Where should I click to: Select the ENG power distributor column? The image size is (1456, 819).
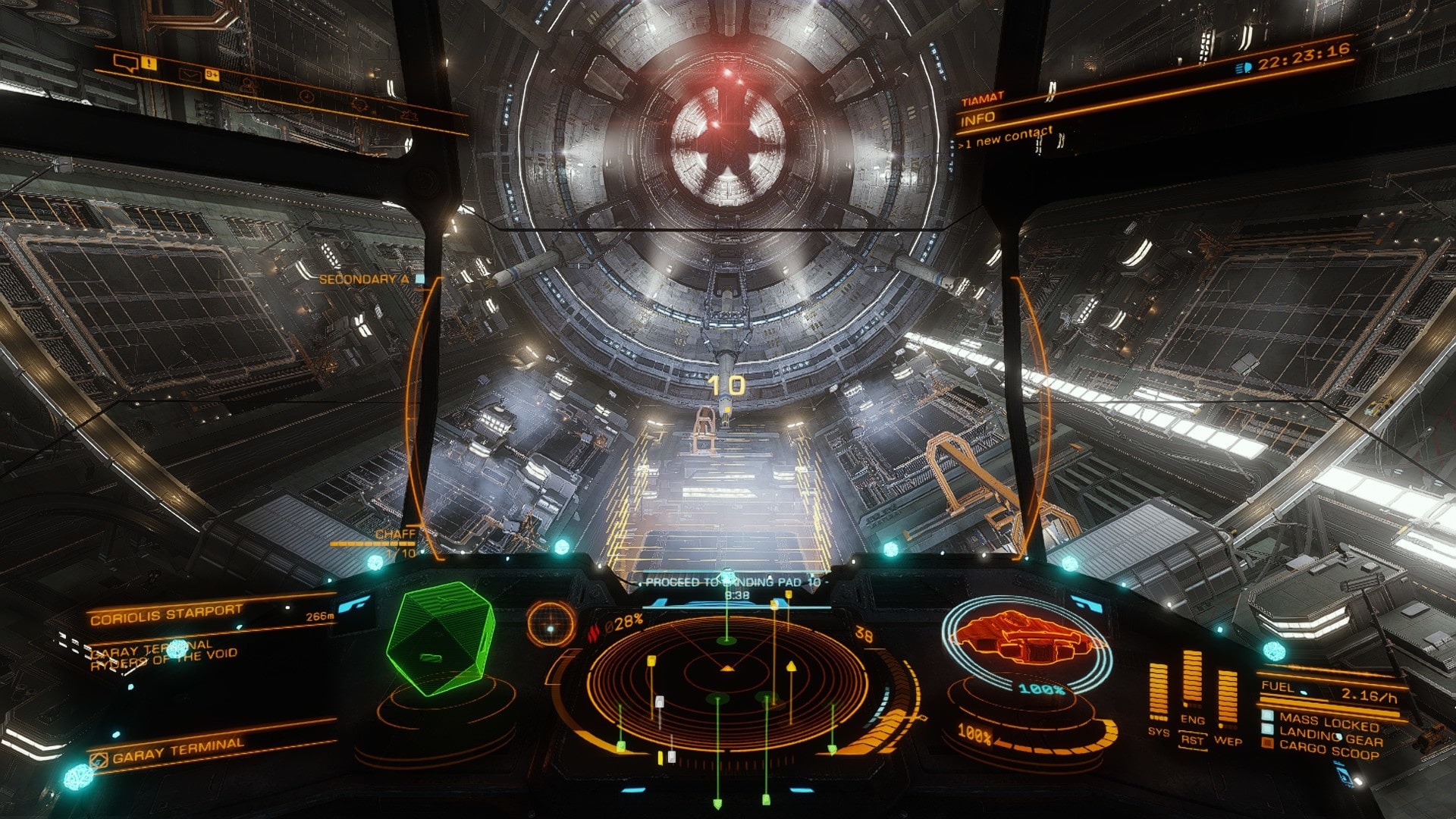[1192, 681]
